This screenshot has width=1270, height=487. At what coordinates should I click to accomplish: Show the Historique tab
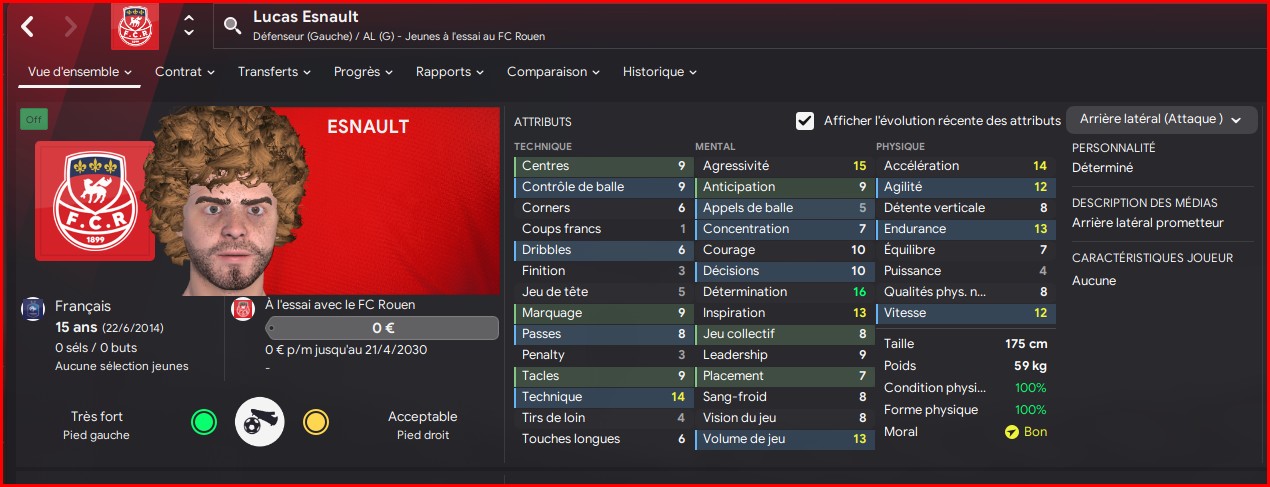659,72
